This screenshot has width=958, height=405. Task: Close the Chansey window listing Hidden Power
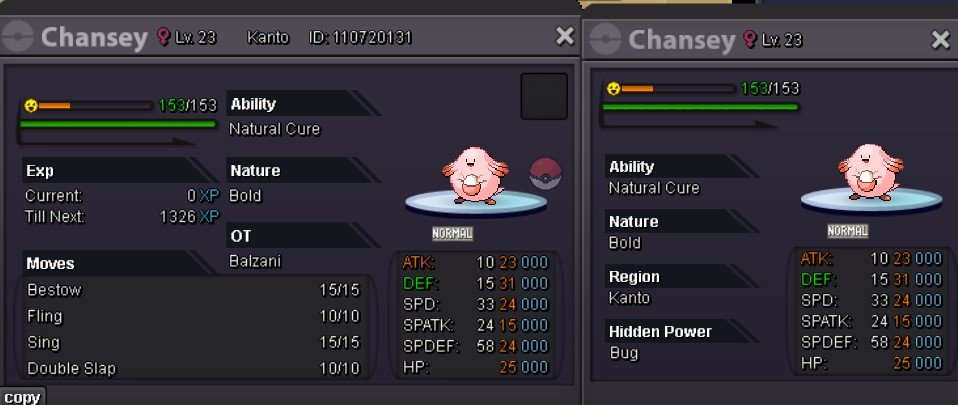940,40
